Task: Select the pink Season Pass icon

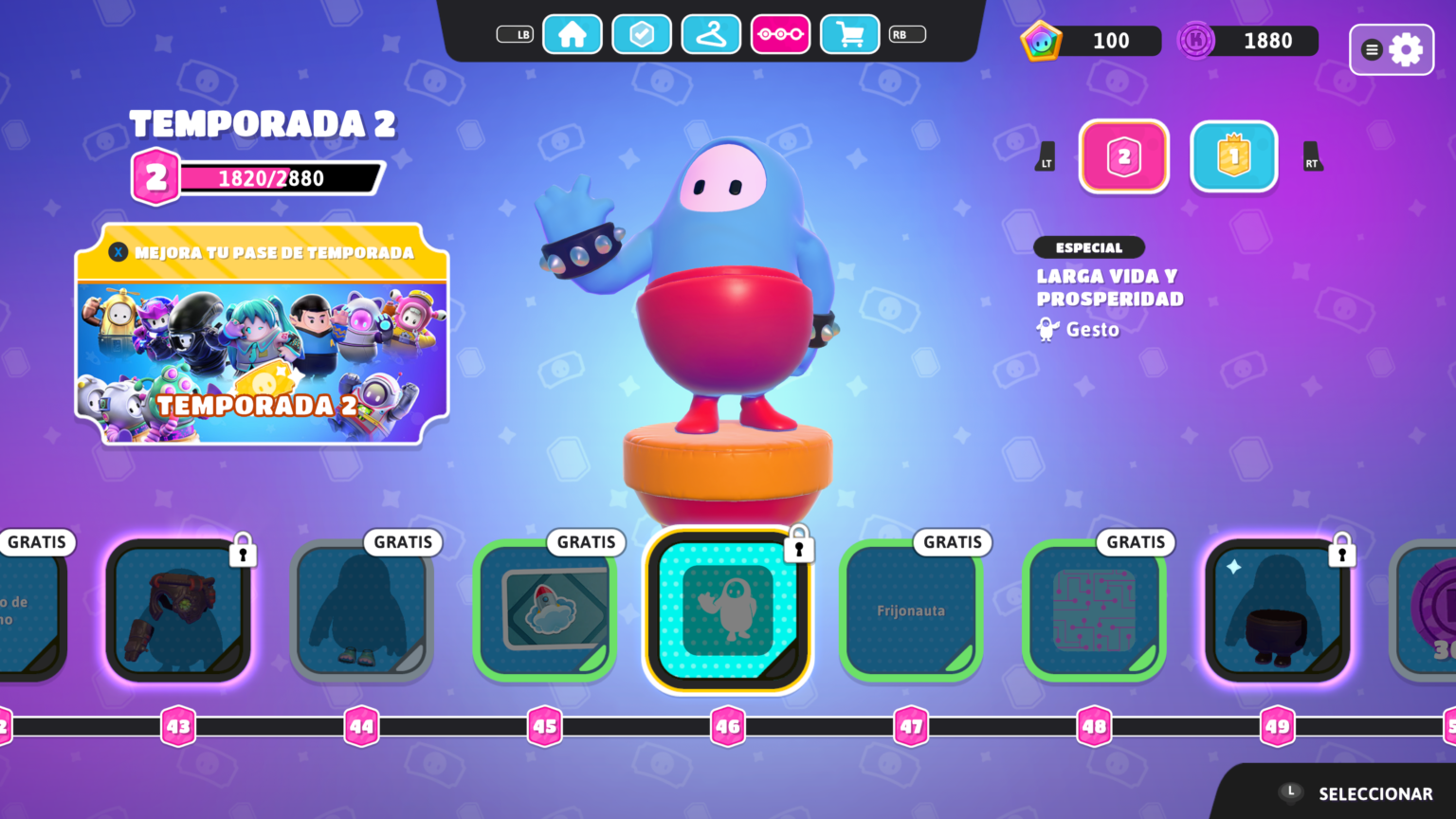Action: (x=780, y=33)
